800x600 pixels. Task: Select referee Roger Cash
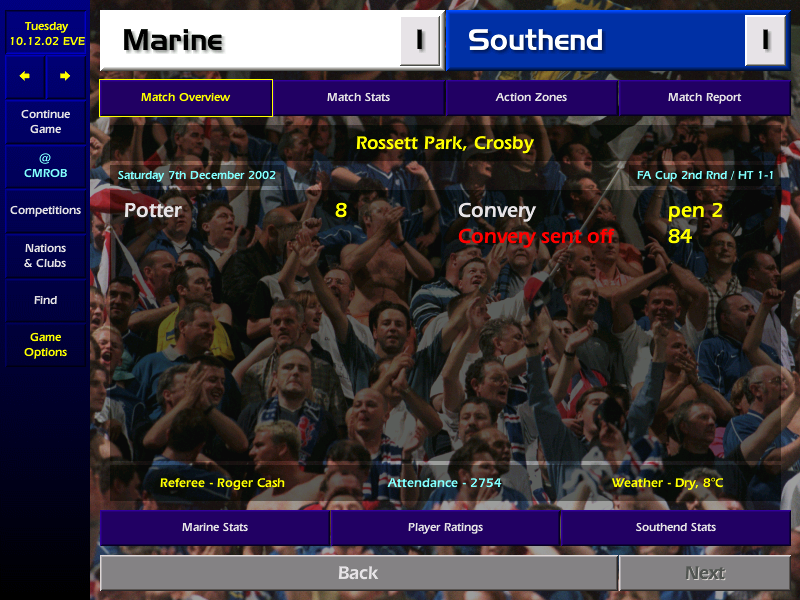[222, 483]
